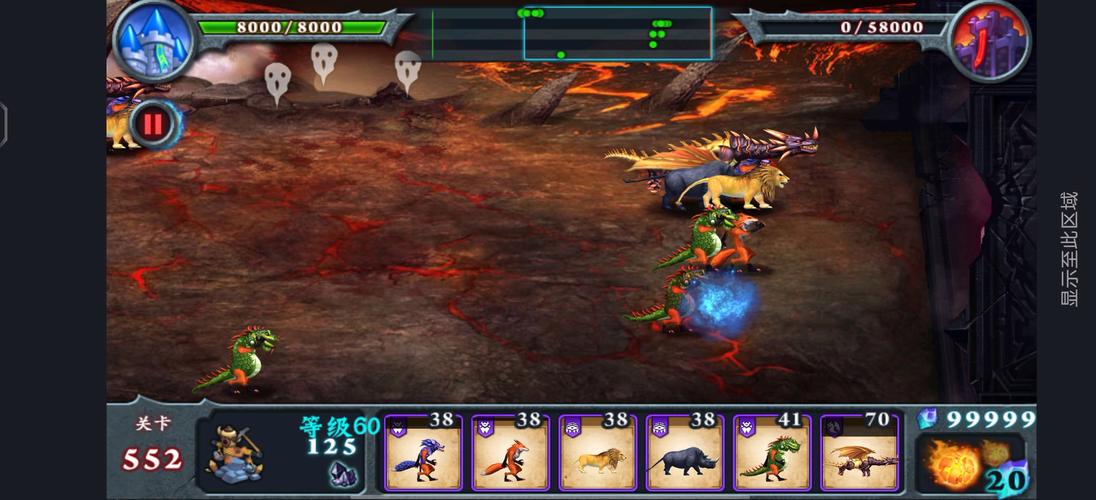Click the battlefield minimap at top
Screen dimensions: 1096x500
[571, 33]
